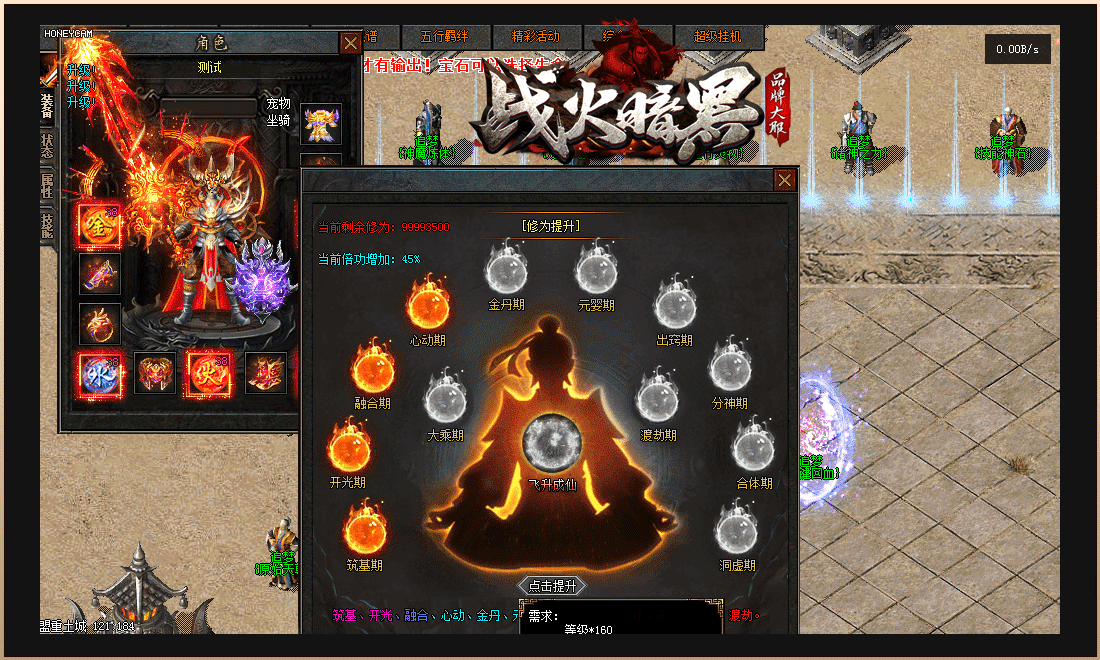
Task: Select the 元婴期 cultivation orb
Action: tap(597, 271)
